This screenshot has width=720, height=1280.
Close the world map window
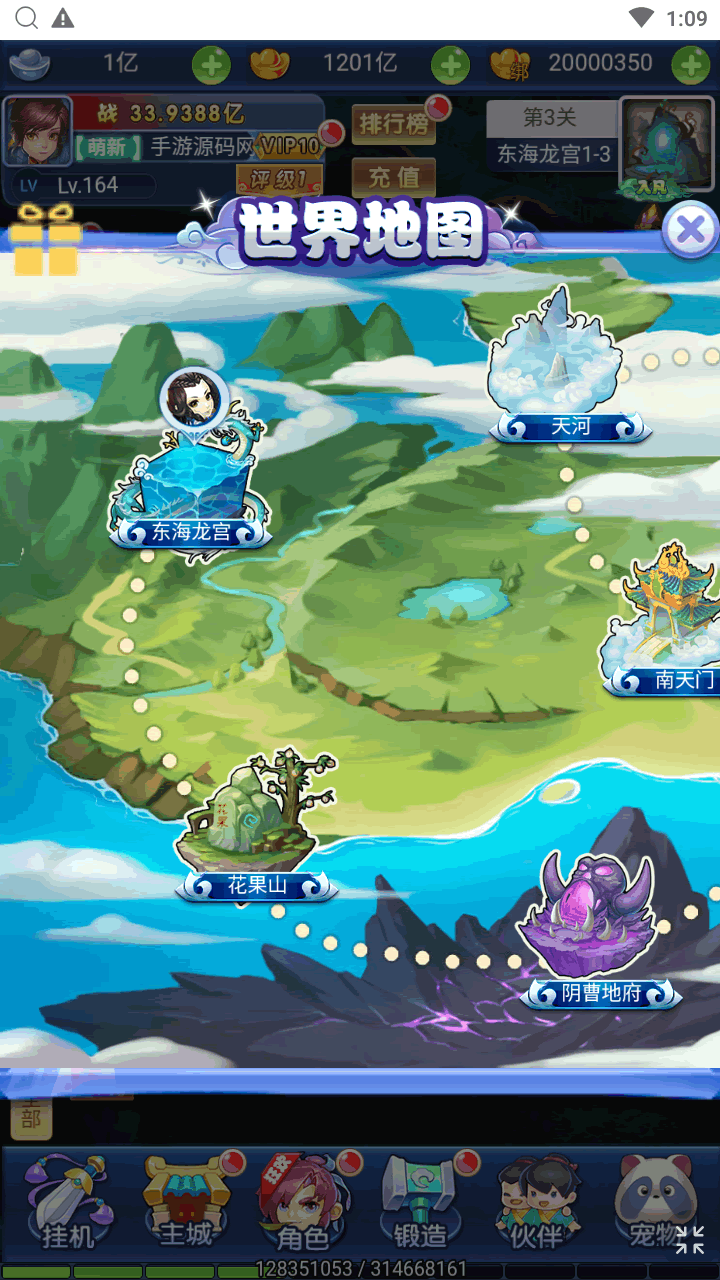click(x=690, y=231)
